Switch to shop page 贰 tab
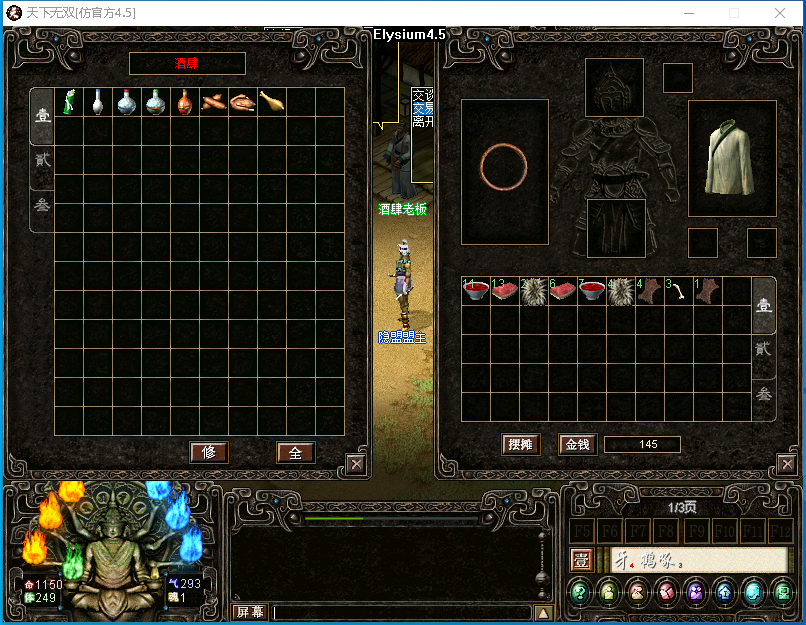 coord(43,160)
